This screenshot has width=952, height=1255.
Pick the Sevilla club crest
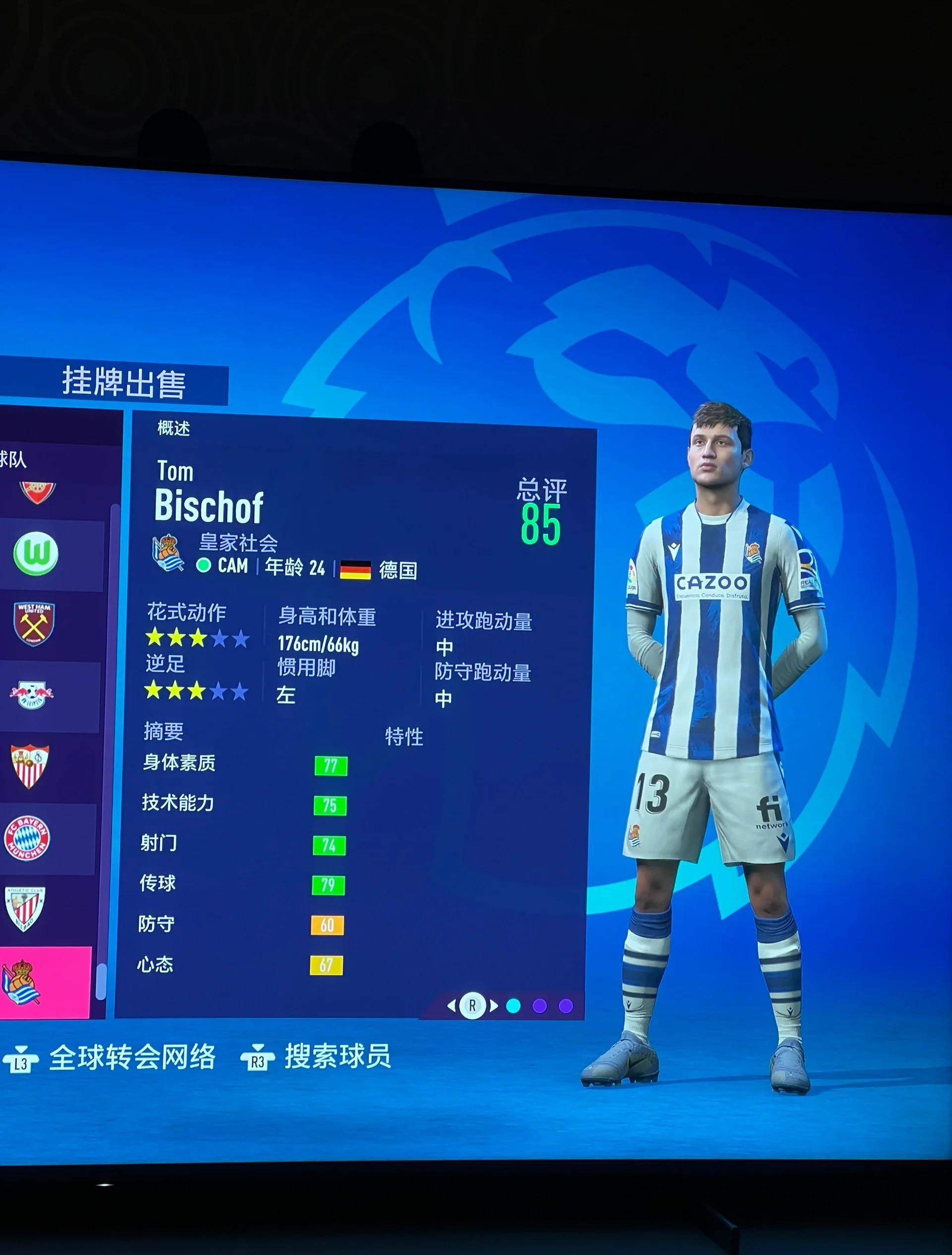(x=30, y=766)
